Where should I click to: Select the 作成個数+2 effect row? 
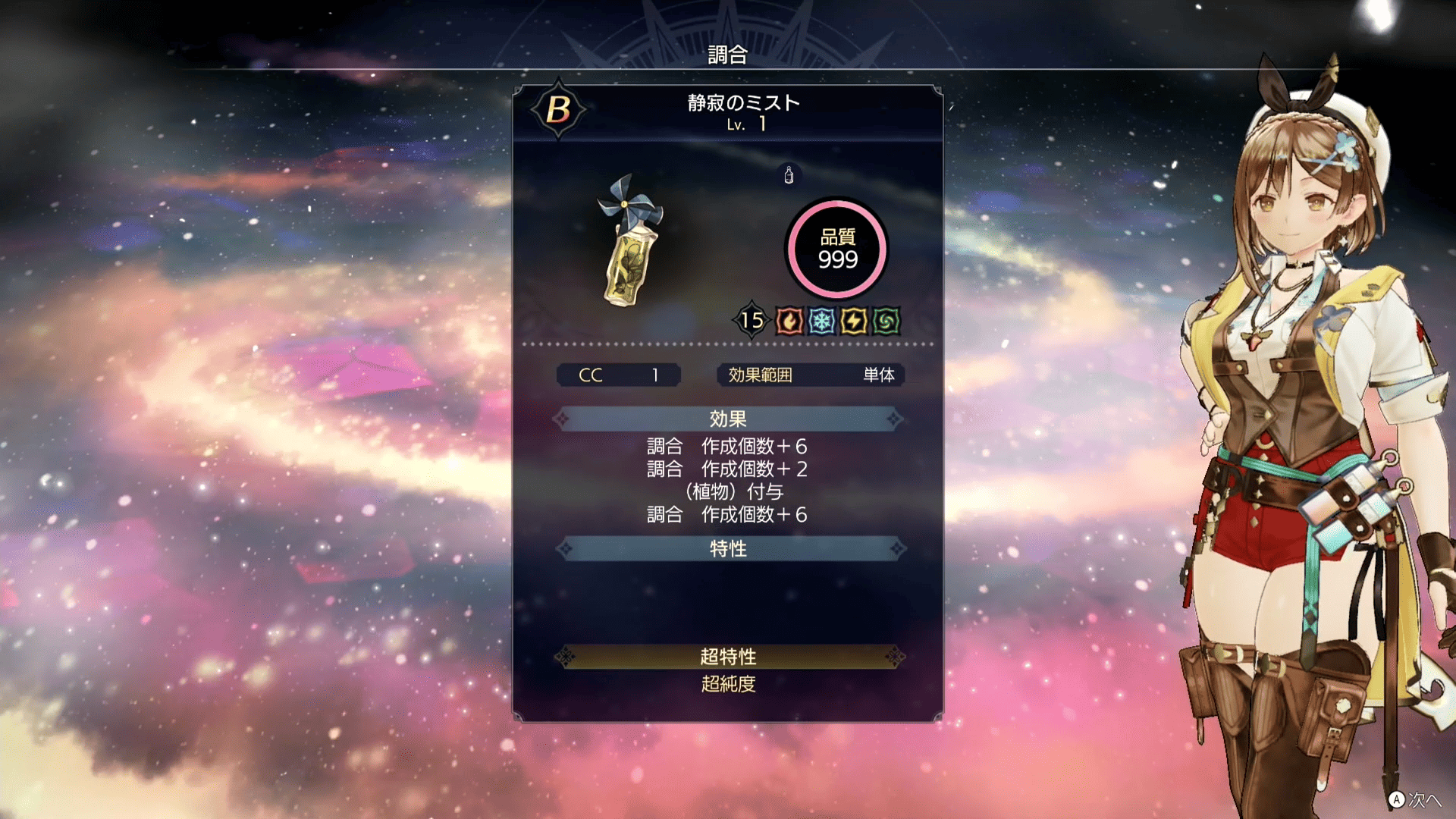click(726, 469)
